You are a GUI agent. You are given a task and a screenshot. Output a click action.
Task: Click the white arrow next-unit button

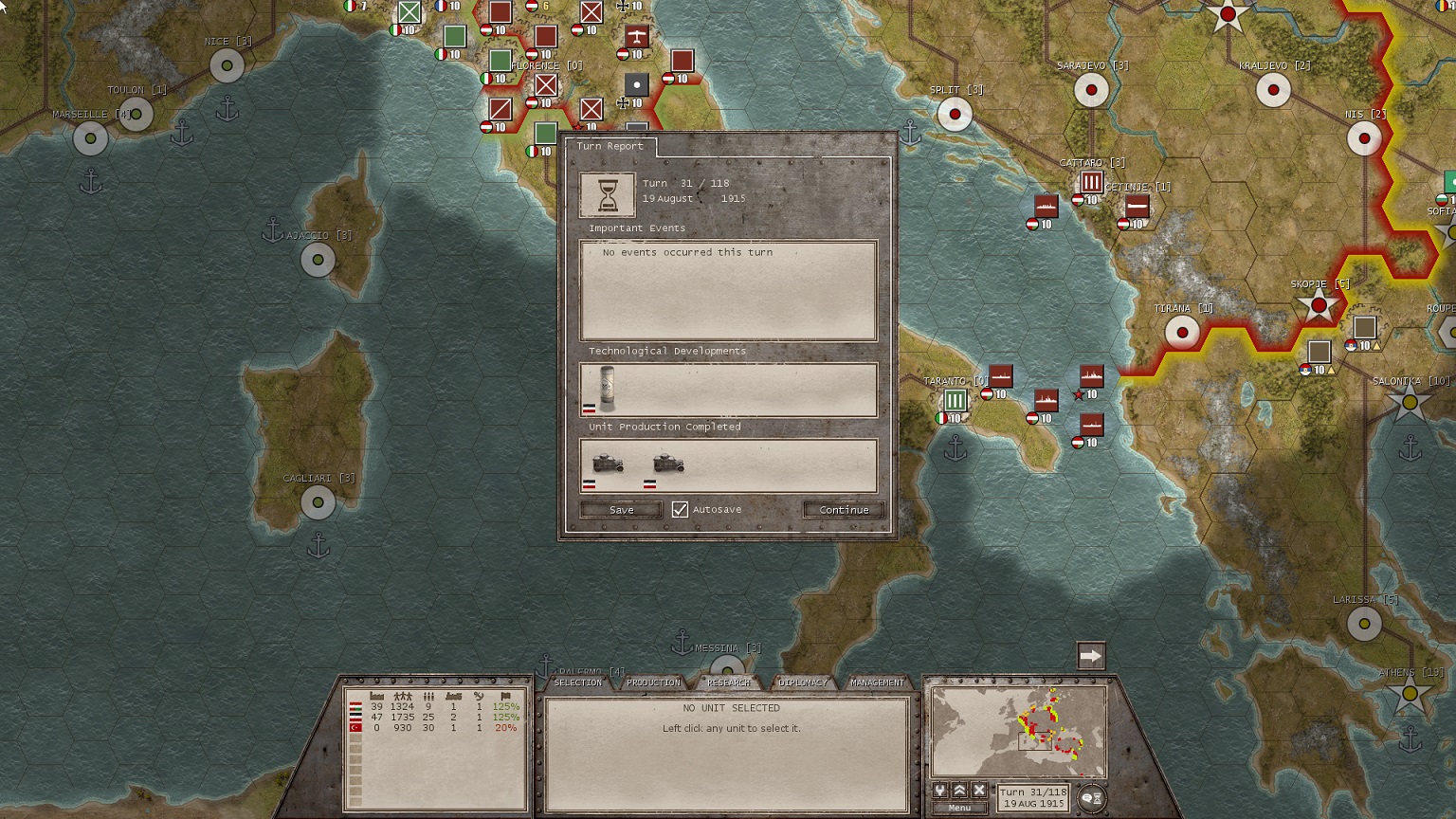[1091, 656]
